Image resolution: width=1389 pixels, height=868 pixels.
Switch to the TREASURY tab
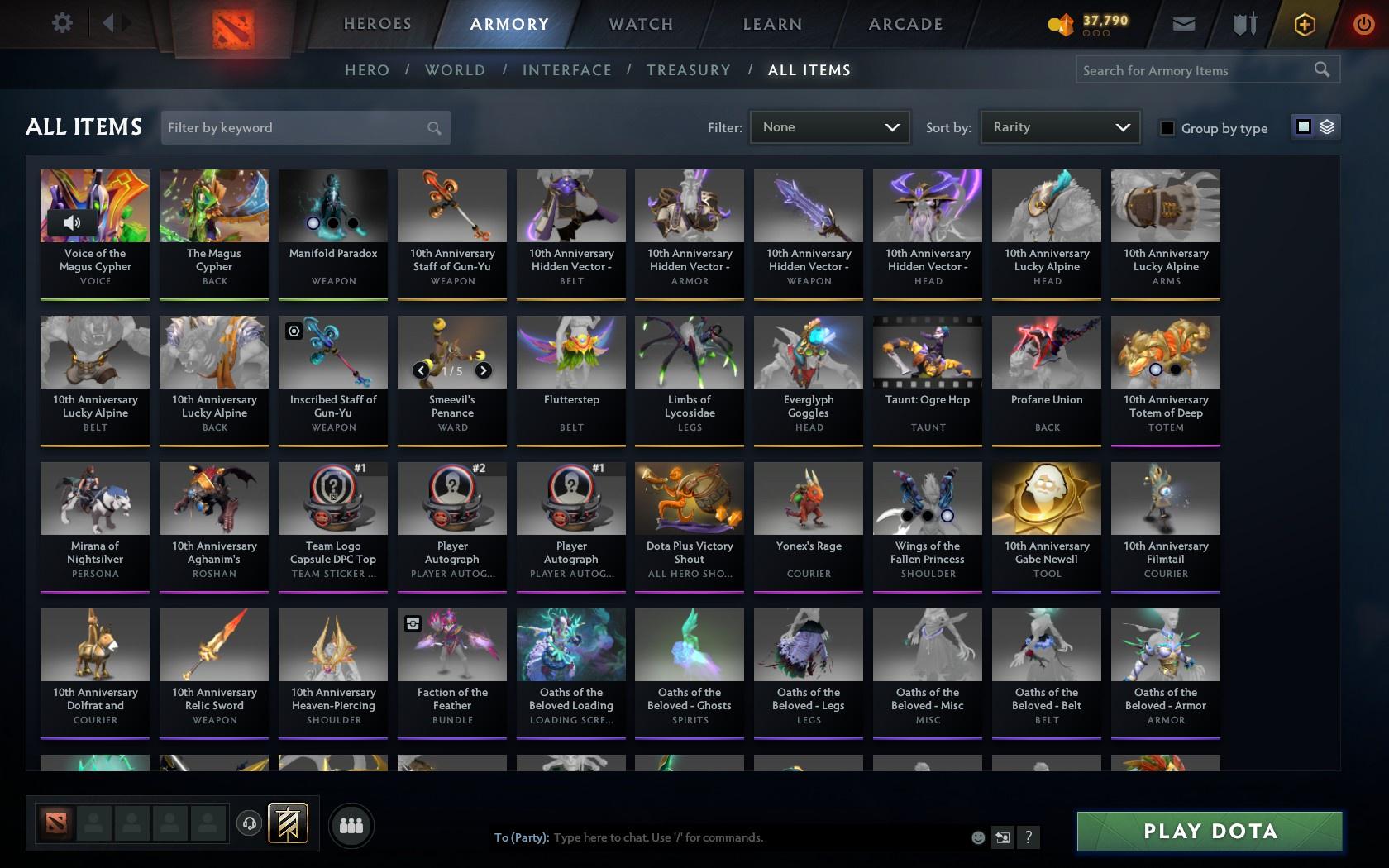(689, 70)
